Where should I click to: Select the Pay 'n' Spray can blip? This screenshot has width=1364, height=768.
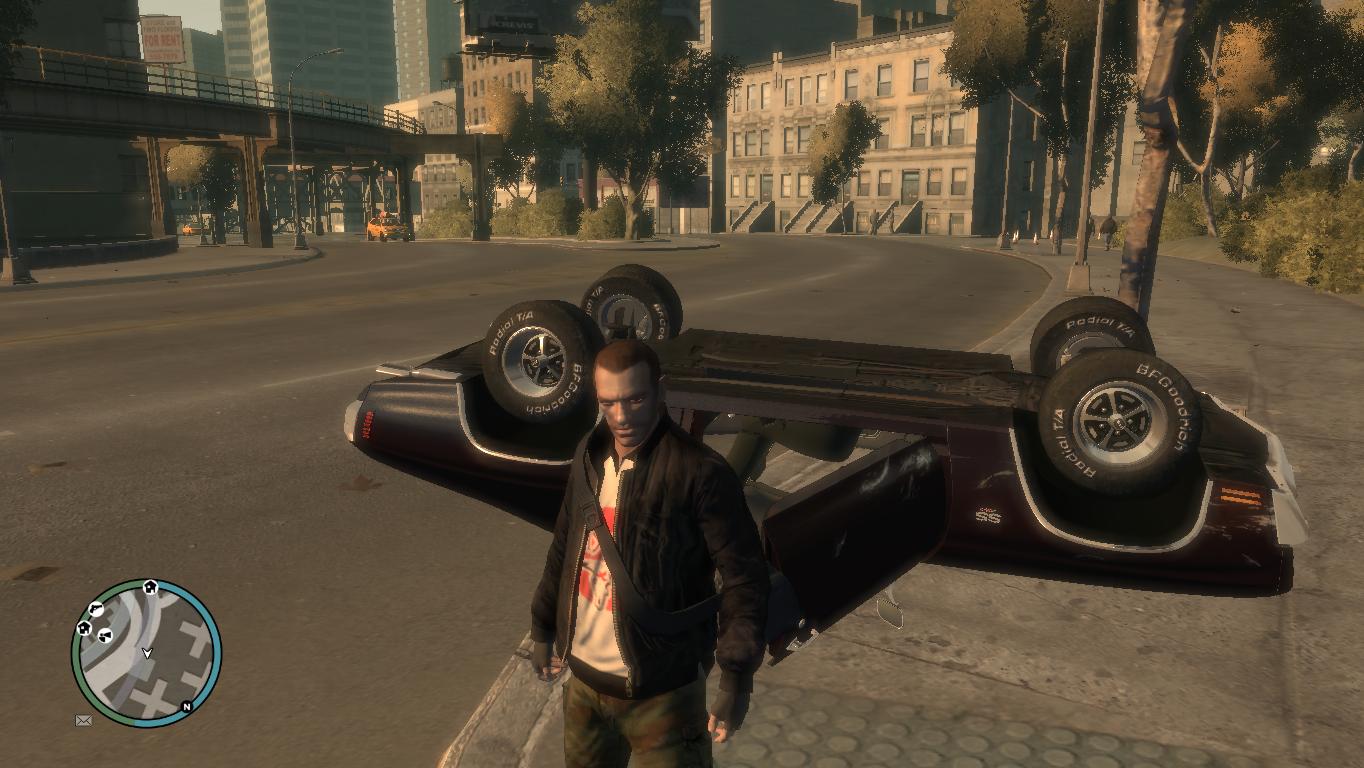coord(104,635)
